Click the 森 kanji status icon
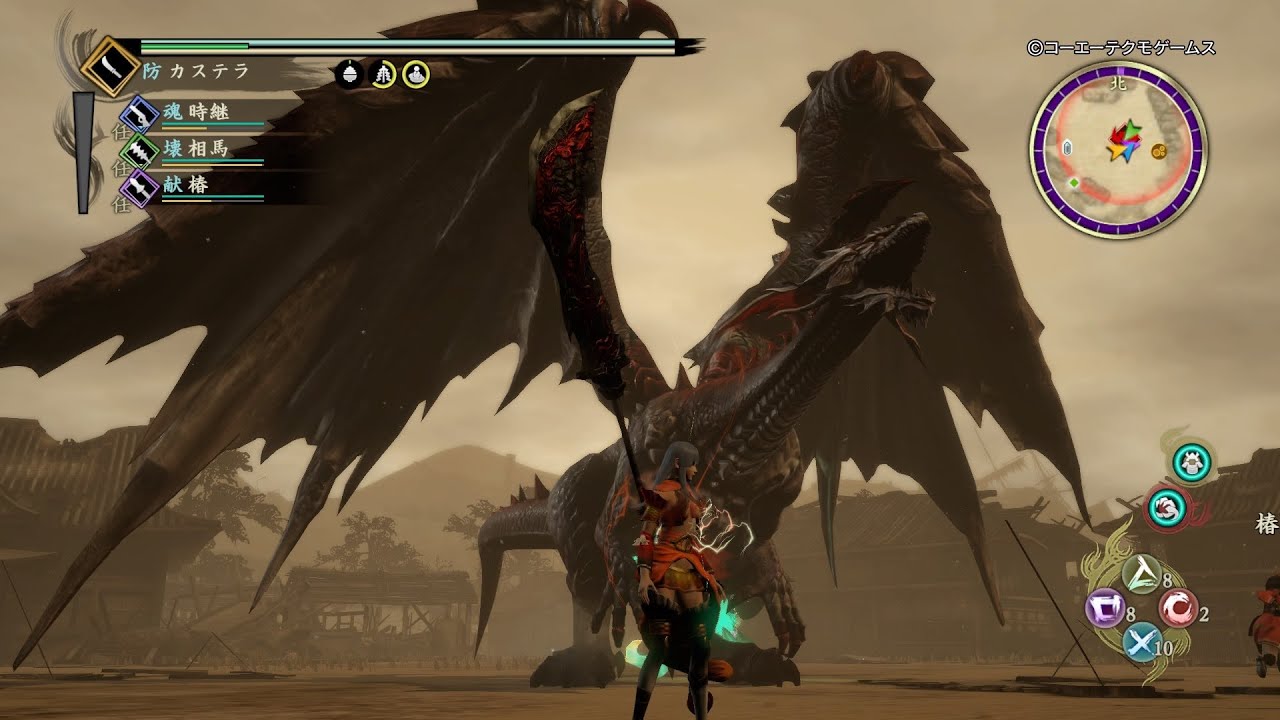The height and width of the screenshot is (720, 1280). coord(383,74)
